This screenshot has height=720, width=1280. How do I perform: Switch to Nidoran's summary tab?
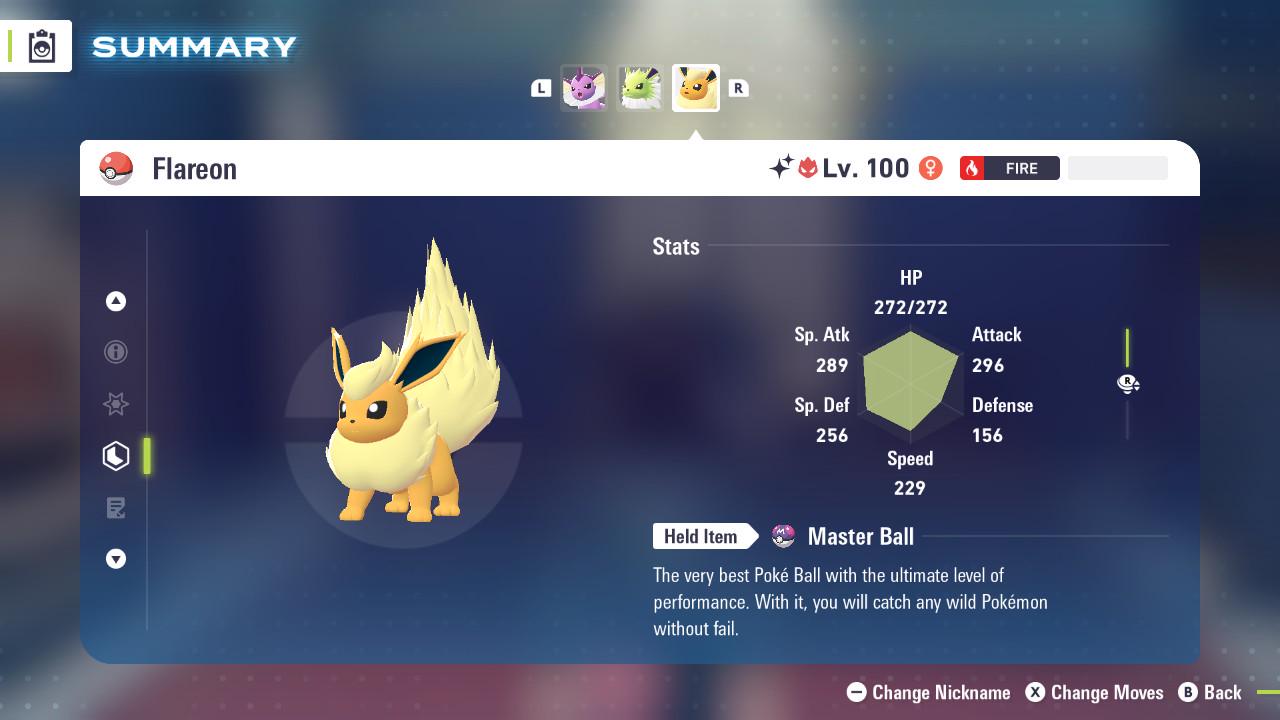coord(584,88)
